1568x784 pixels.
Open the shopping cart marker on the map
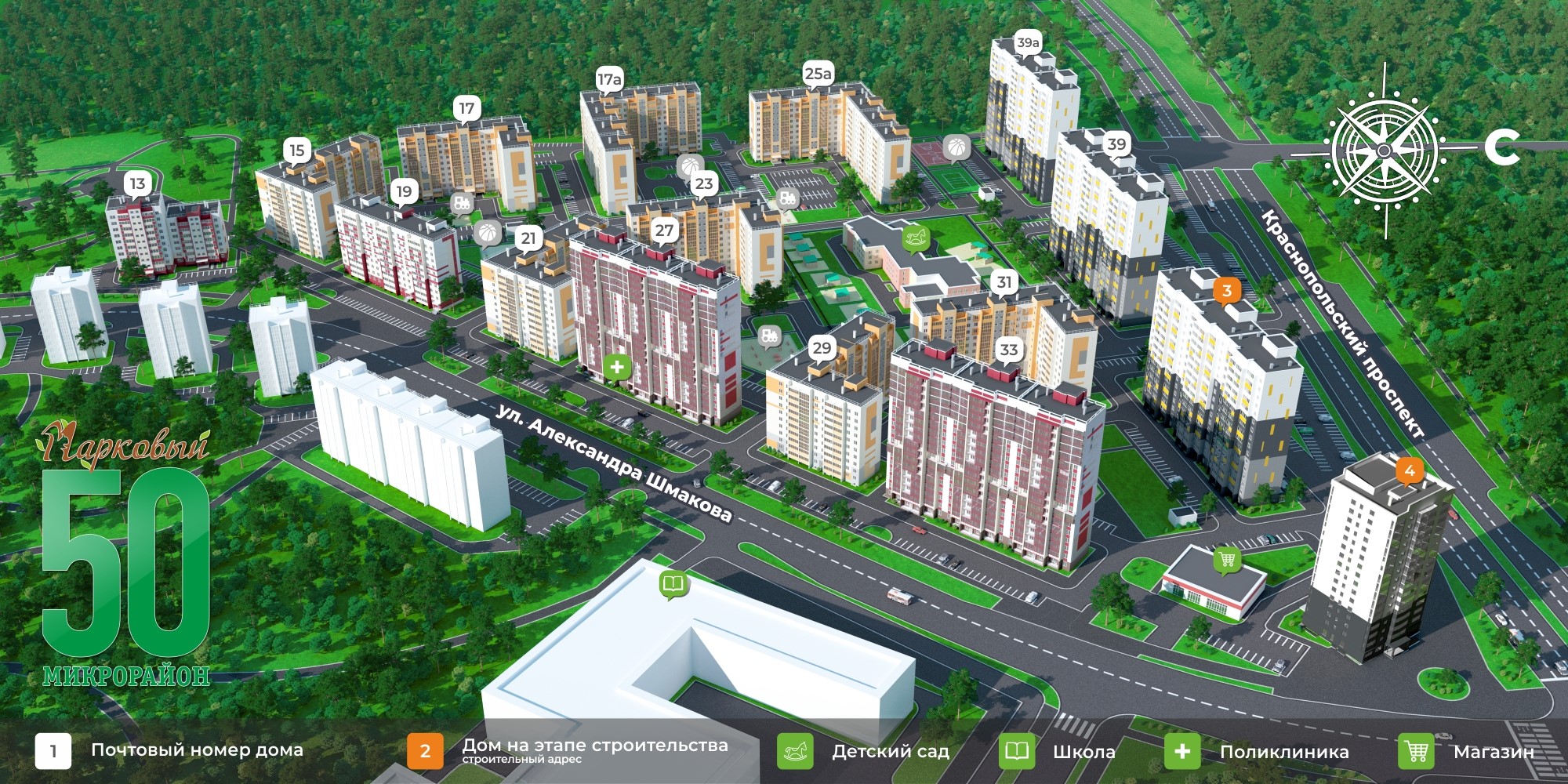coord(1227,560)
